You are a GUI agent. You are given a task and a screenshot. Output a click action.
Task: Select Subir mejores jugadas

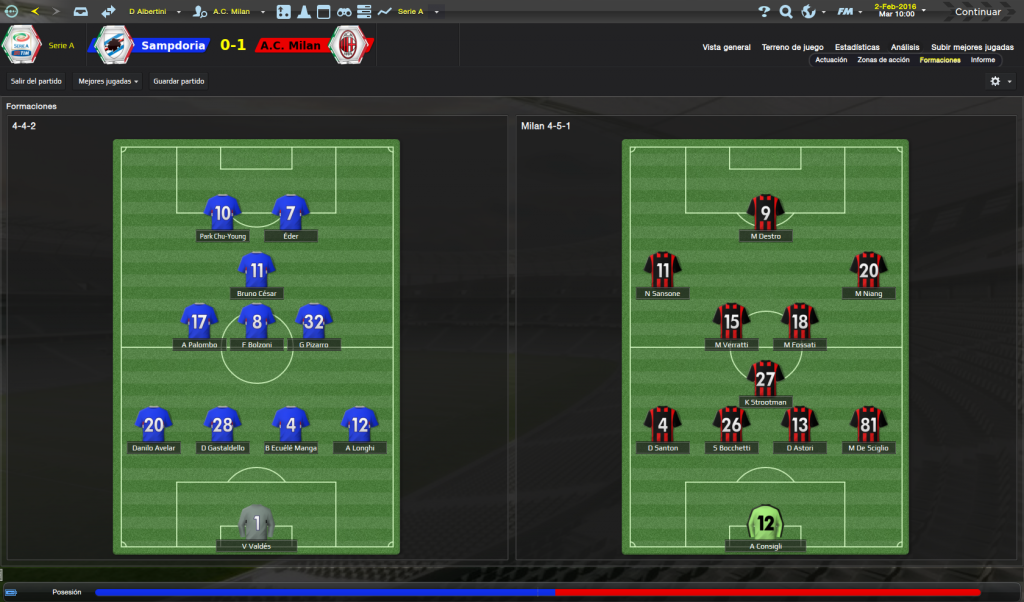tap(972, 47)
